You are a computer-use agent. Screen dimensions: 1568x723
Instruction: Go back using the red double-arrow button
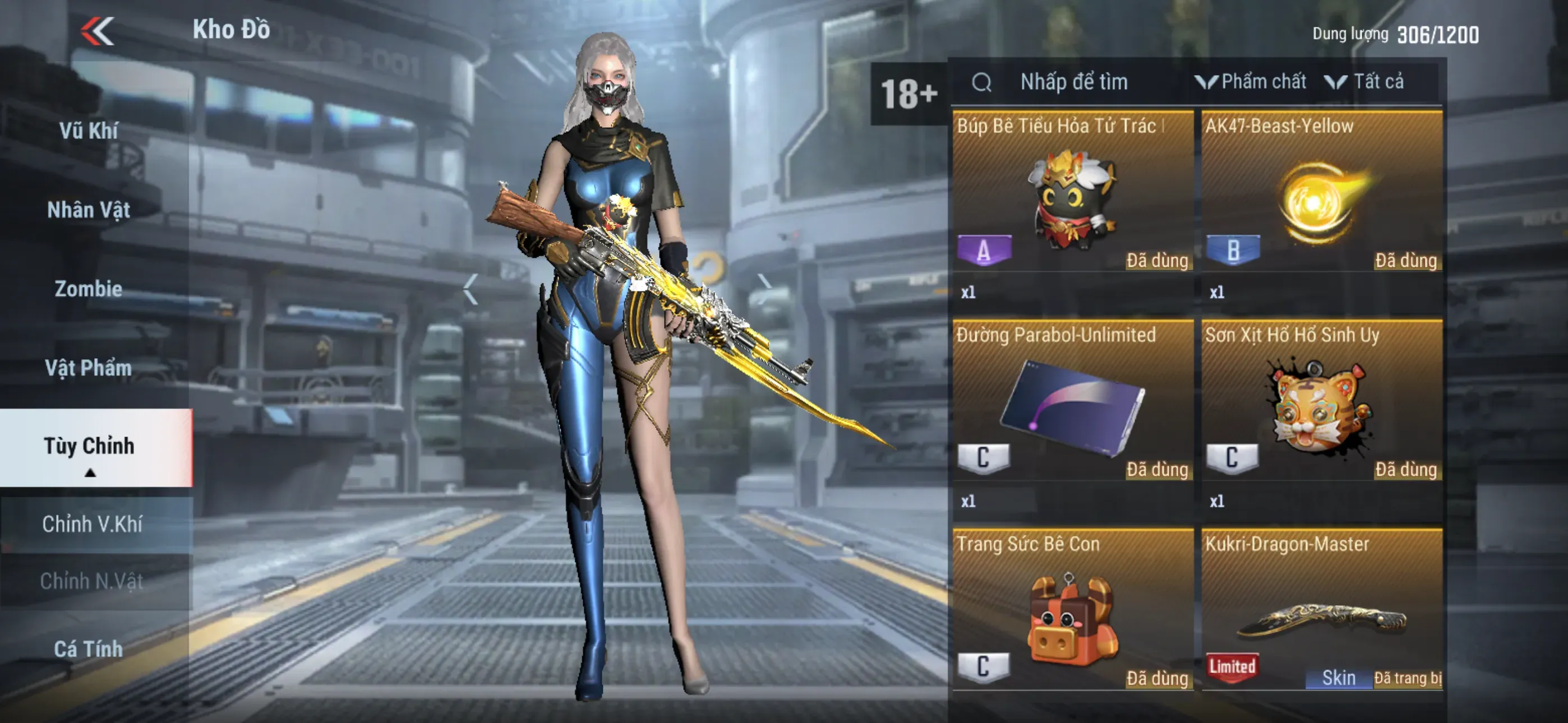[x=98, y=30]
